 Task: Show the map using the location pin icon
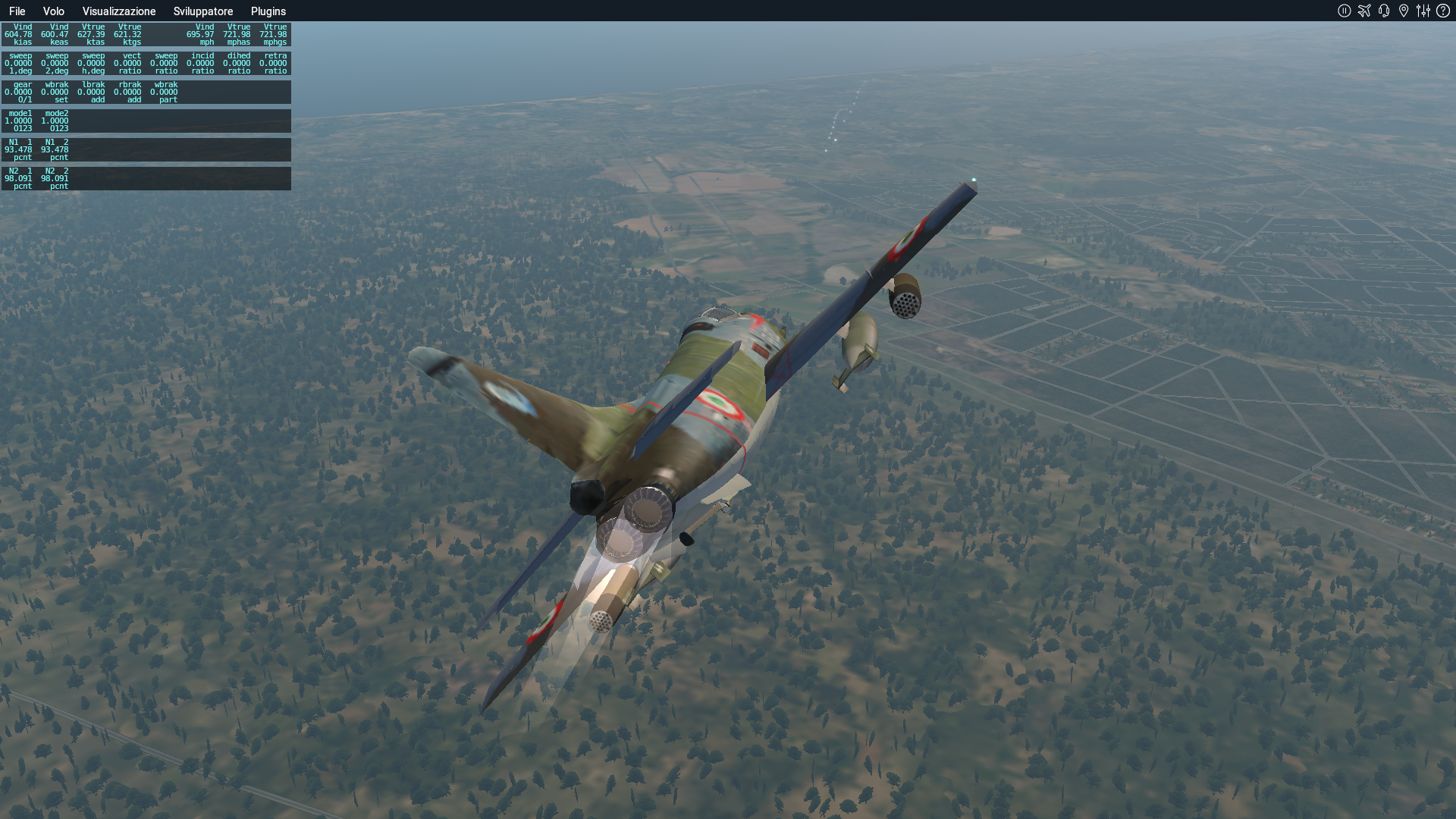(x=1404, y=11)
